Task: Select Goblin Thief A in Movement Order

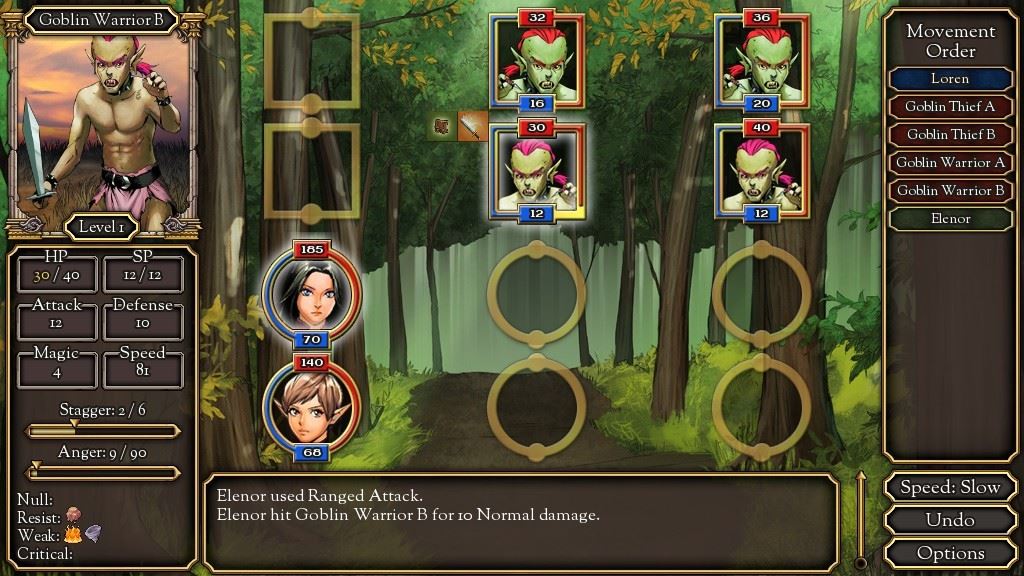Action: click(949, 107)
